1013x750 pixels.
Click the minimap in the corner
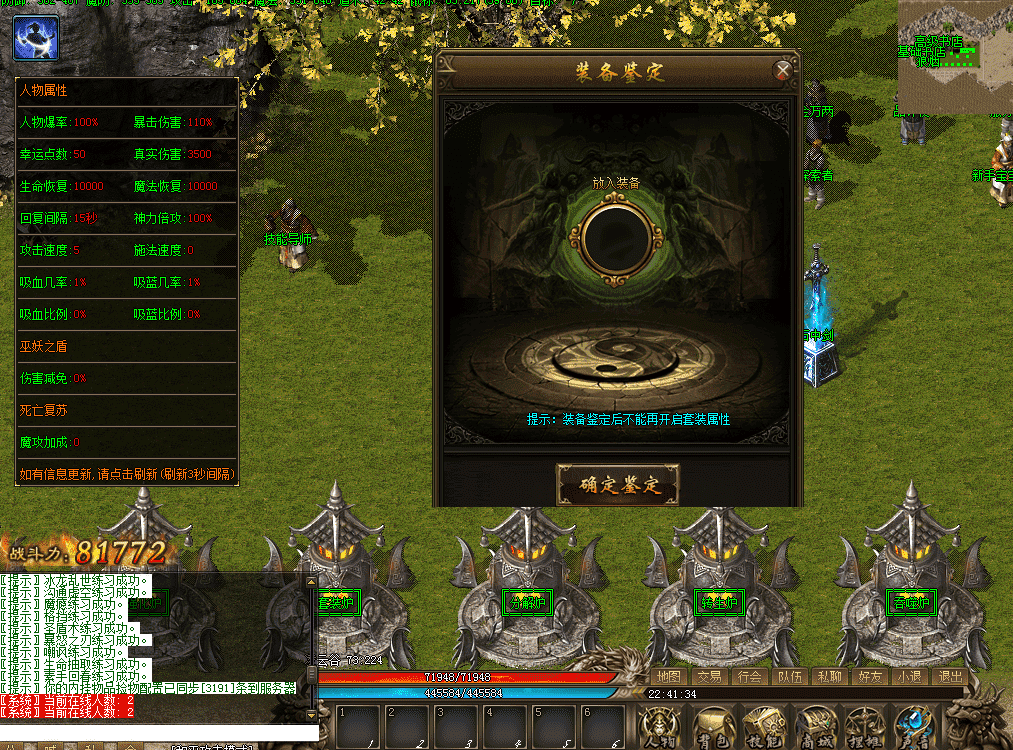(x=955, y=55)
